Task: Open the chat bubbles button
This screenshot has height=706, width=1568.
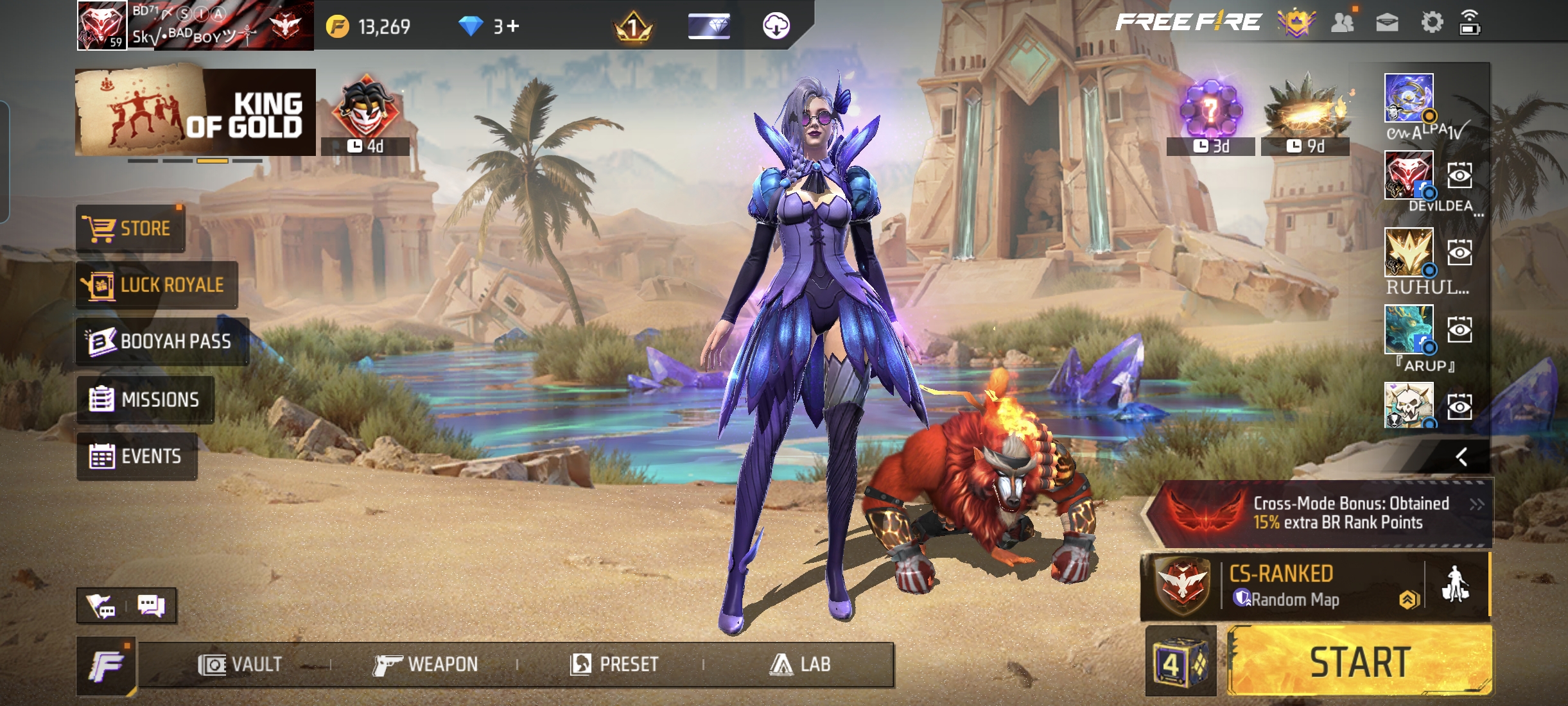Action: pyautogui.click(x=152, y=606)
